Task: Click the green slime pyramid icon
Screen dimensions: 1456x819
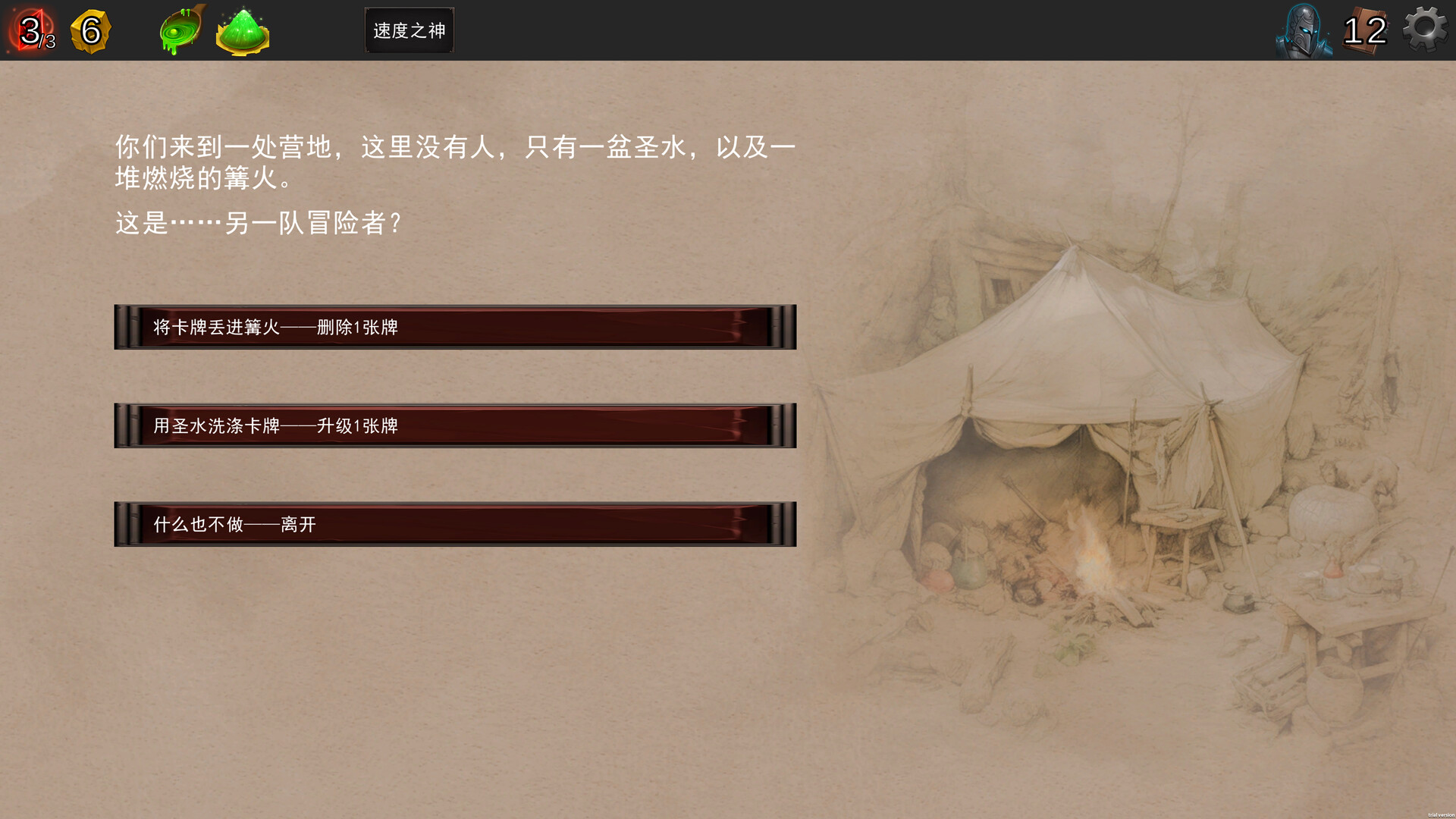Action: 241,29
